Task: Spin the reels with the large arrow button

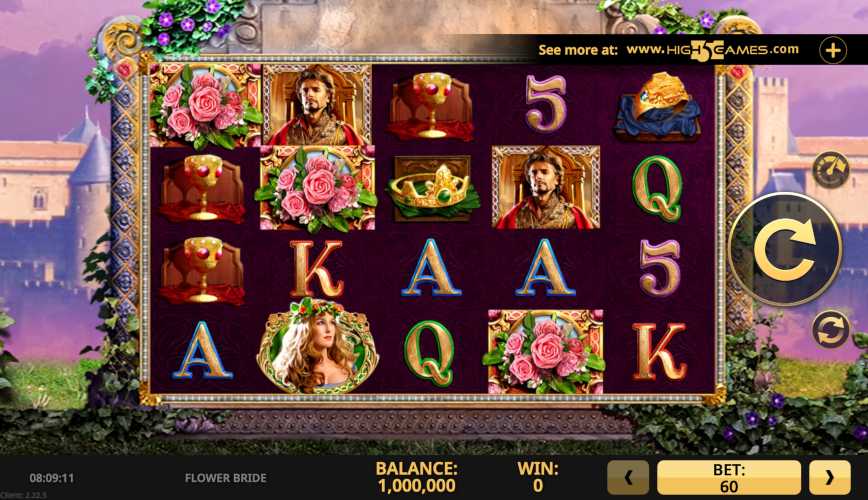Action: pos(785,250)
